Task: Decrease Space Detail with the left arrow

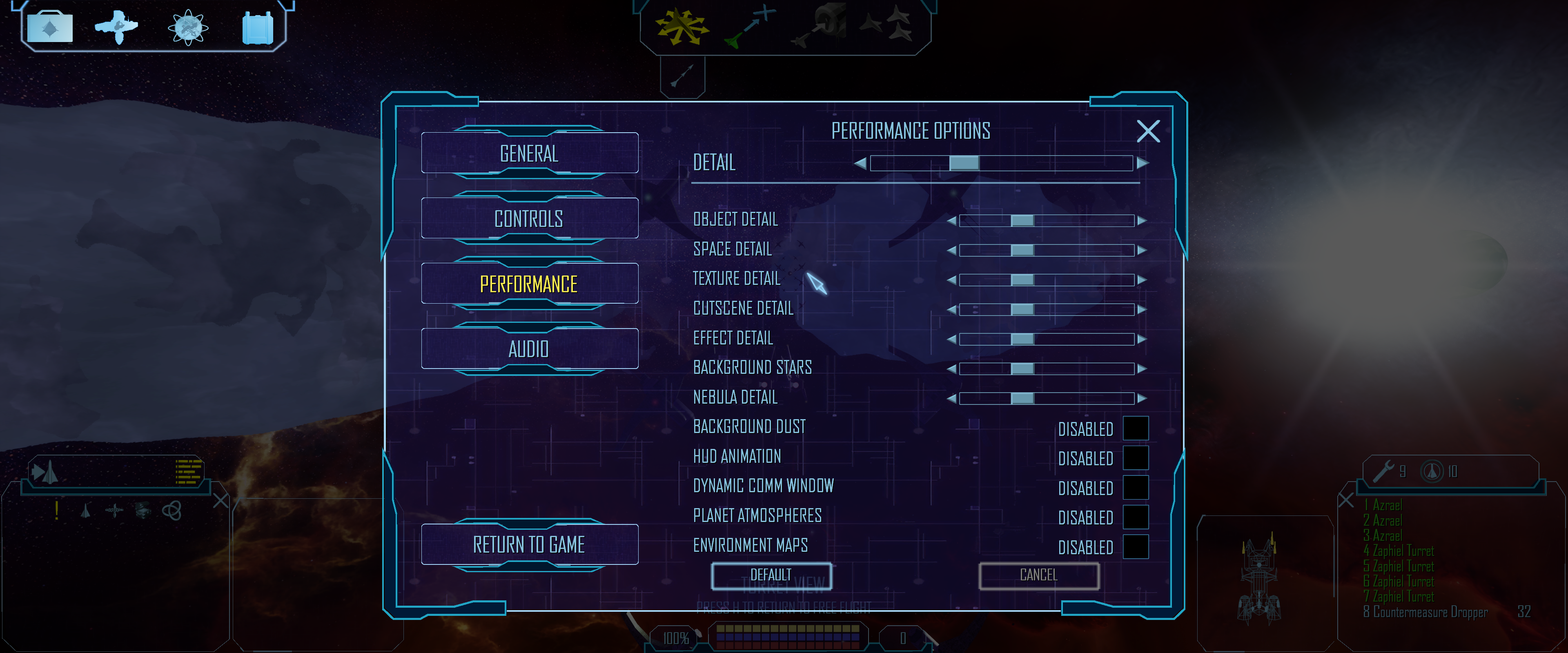Action: pos(951,250)
